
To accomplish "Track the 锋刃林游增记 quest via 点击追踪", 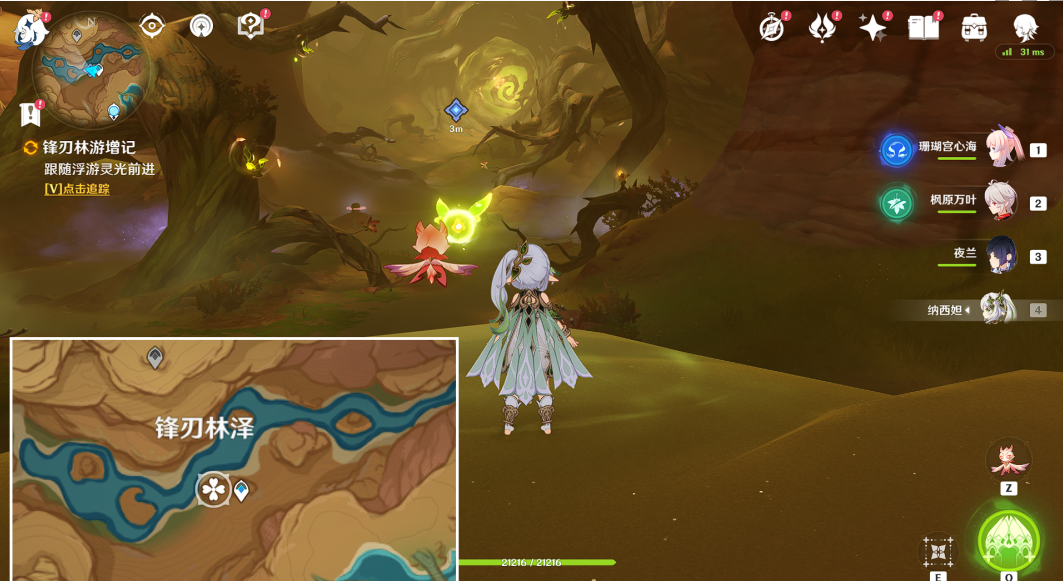I will (77, 189).
